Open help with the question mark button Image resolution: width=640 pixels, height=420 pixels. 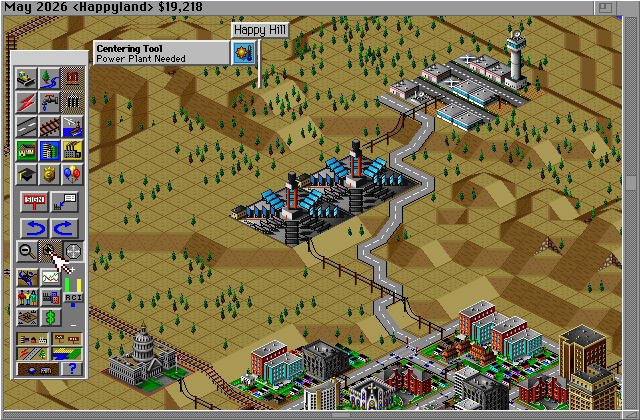[x=73, y=367]
